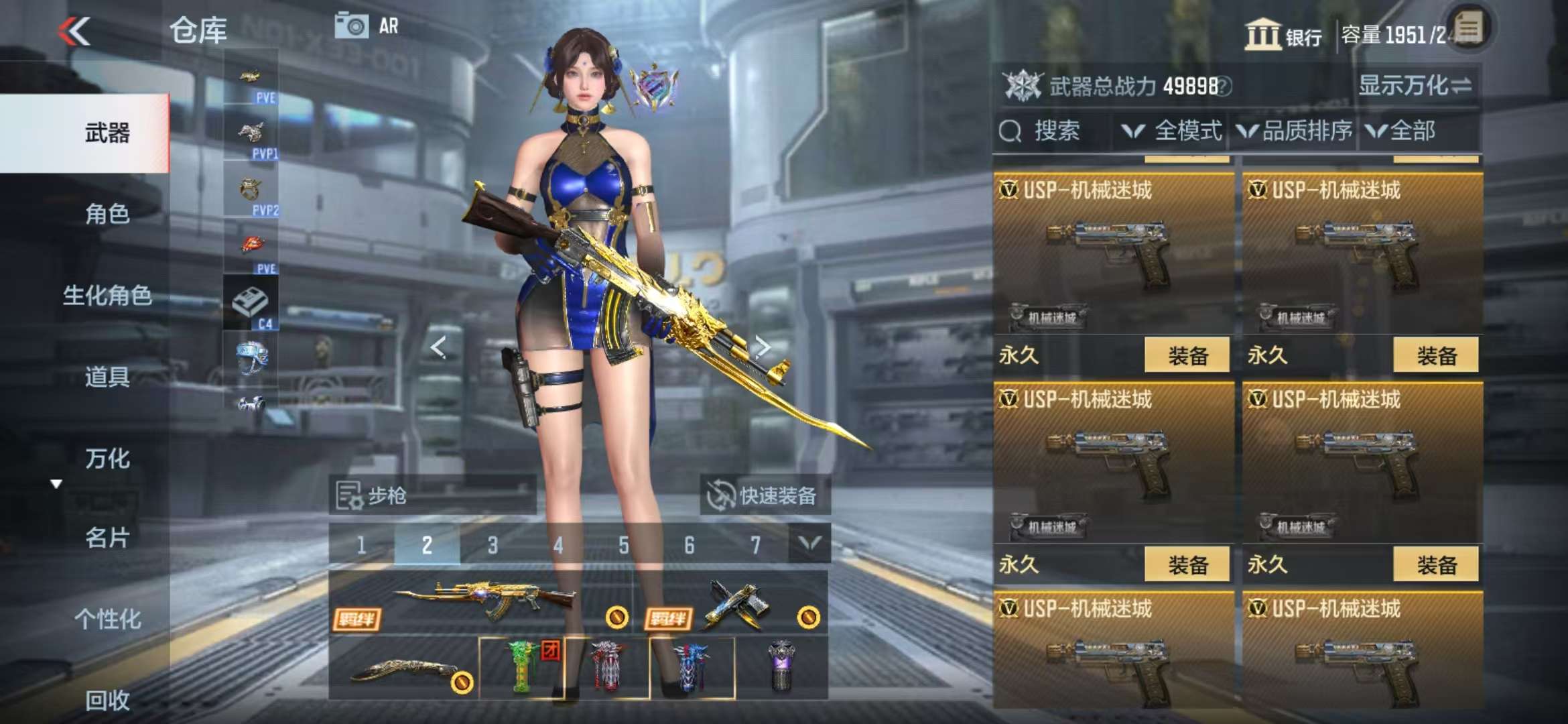The height and width of the screenshot is (724, 1568).
Task: Go back using the double-arrow button
Action: pyautogui.click(x=74, y=32)
